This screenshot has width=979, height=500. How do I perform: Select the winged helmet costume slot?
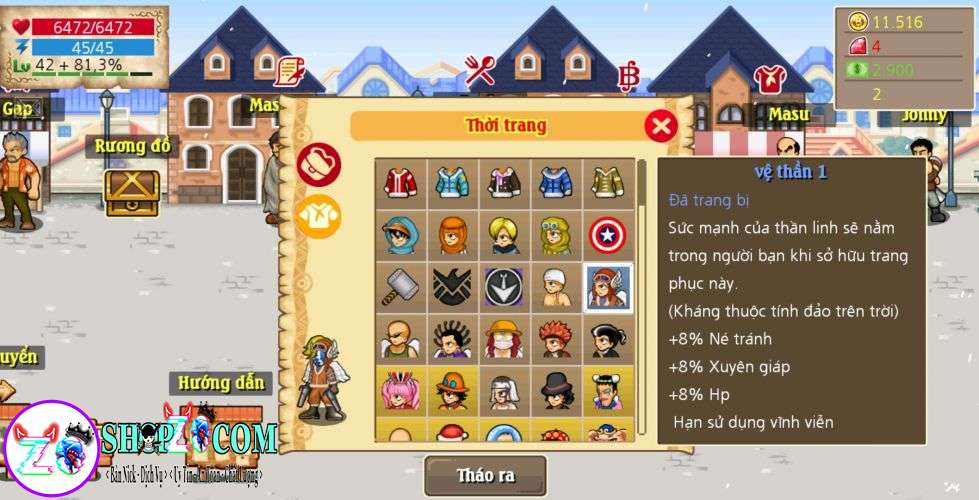click(x=607, y=287)
